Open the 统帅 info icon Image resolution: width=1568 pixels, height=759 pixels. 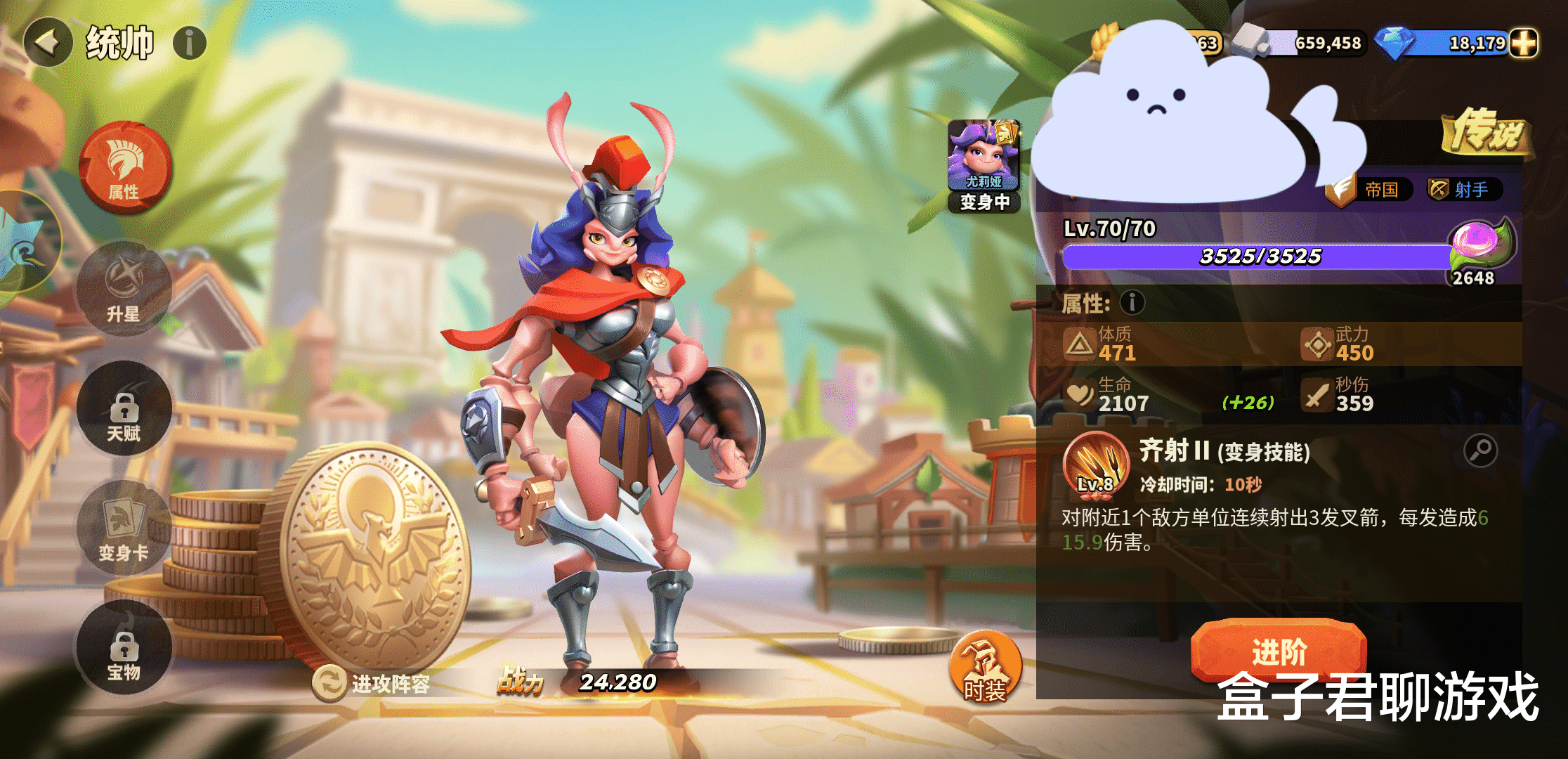(190, 43)
